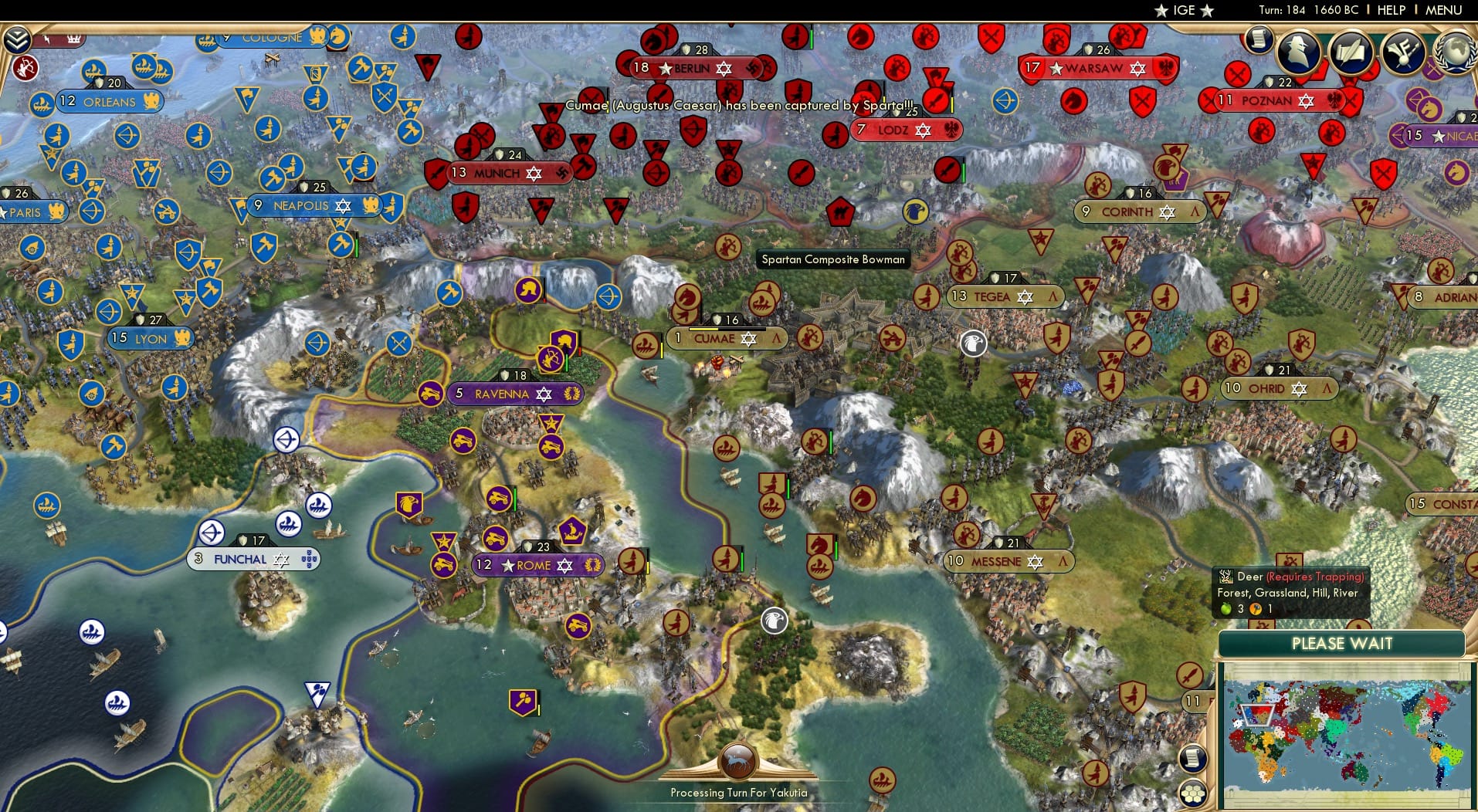Click the notification log scroll above the minimap

1192,759
